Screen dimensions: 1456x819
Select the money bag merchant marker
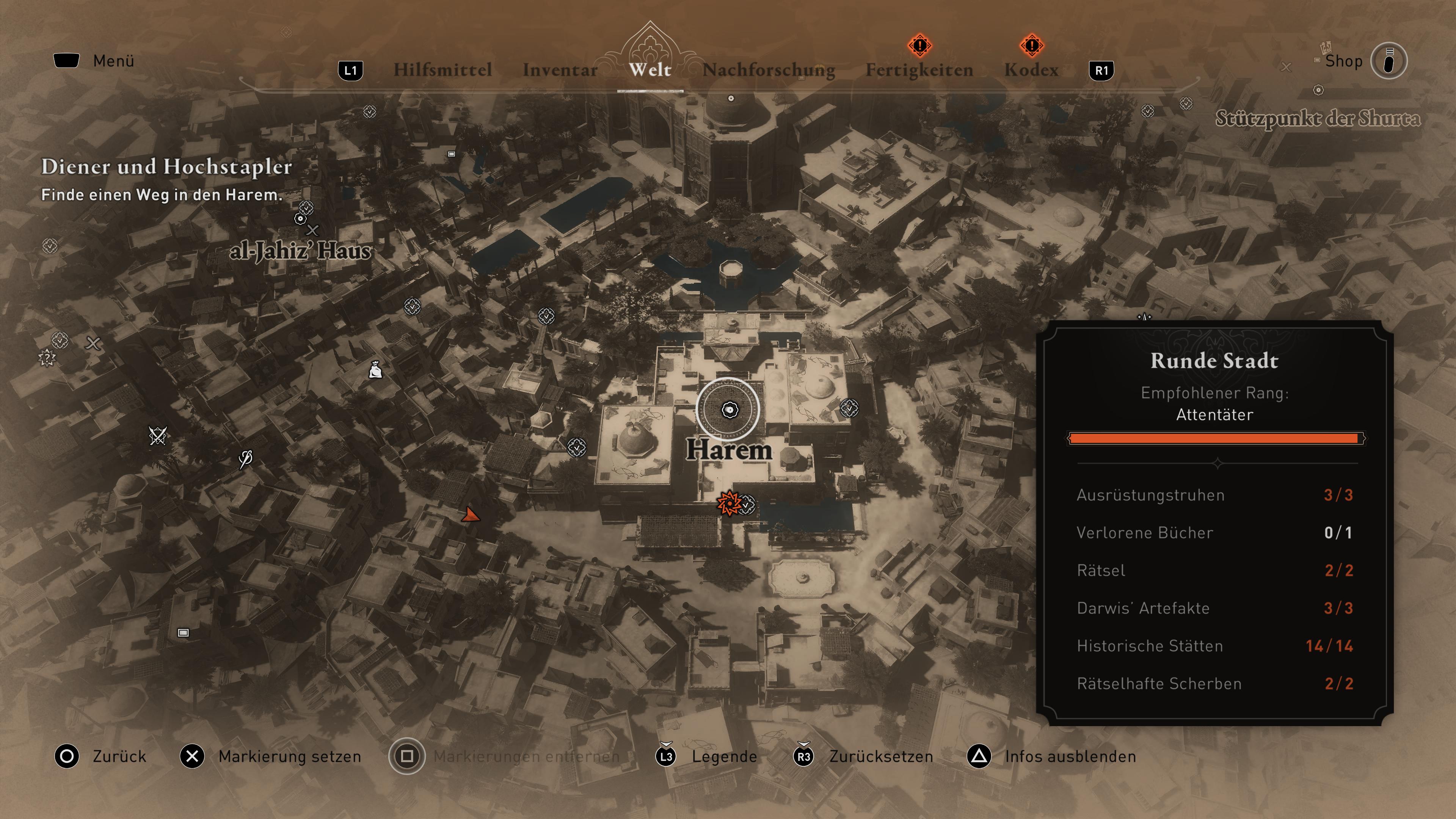click(375, 370)
